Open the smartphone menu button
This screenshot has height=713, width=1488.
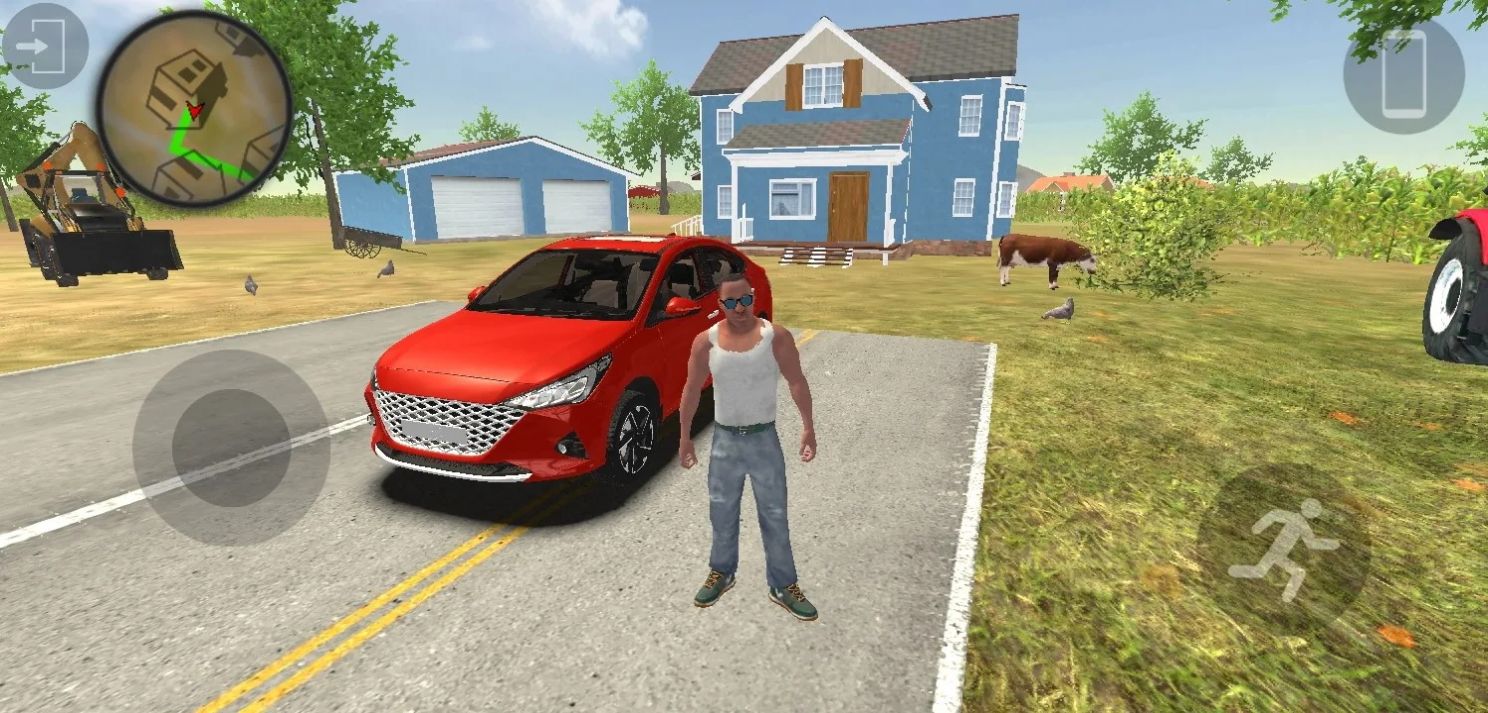pos(1403,75)
